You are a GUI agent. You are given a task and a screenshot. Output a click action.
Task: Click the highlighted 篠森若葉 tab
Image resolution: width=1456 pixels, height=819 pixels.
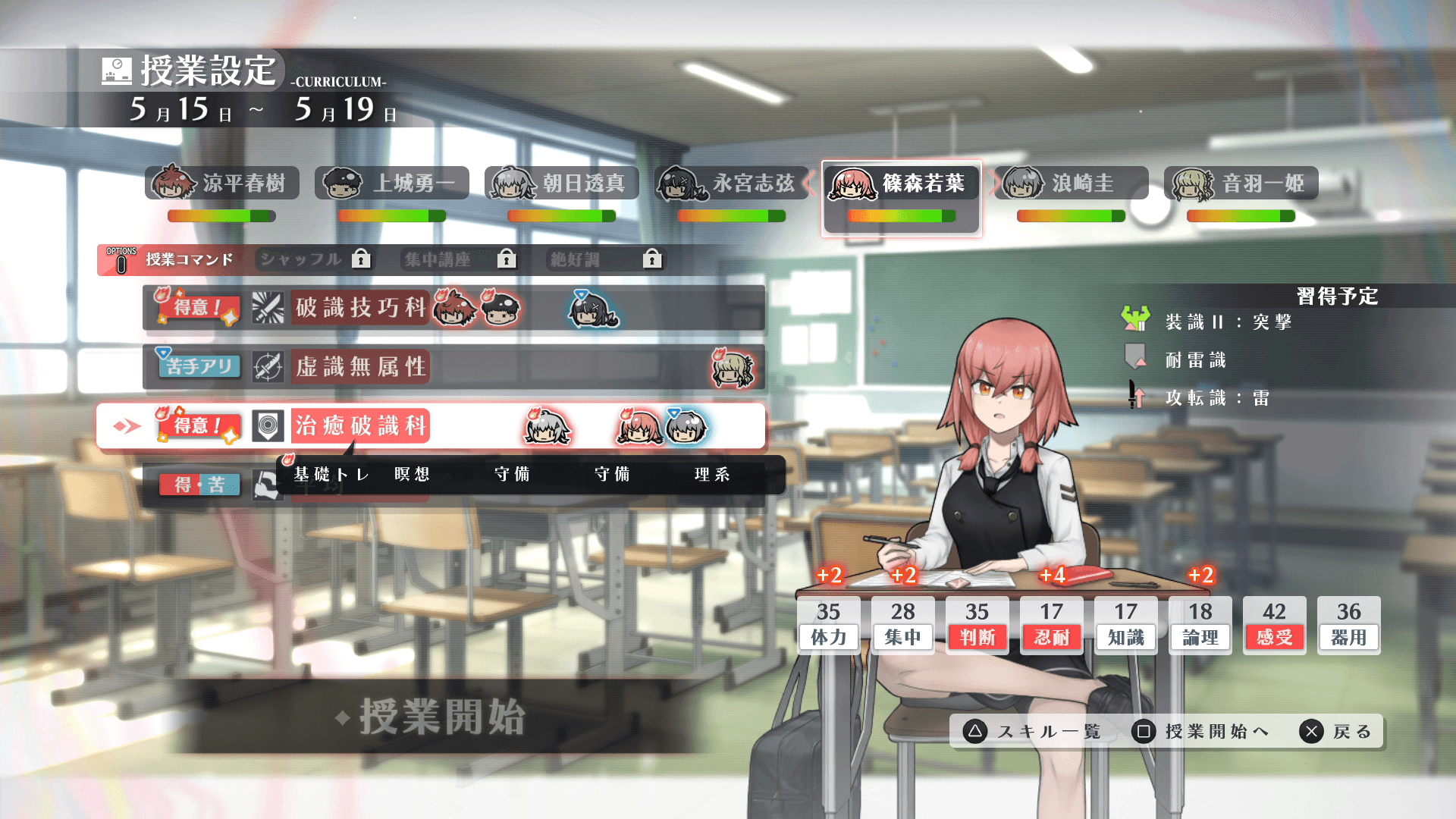(x=901, y=184)
